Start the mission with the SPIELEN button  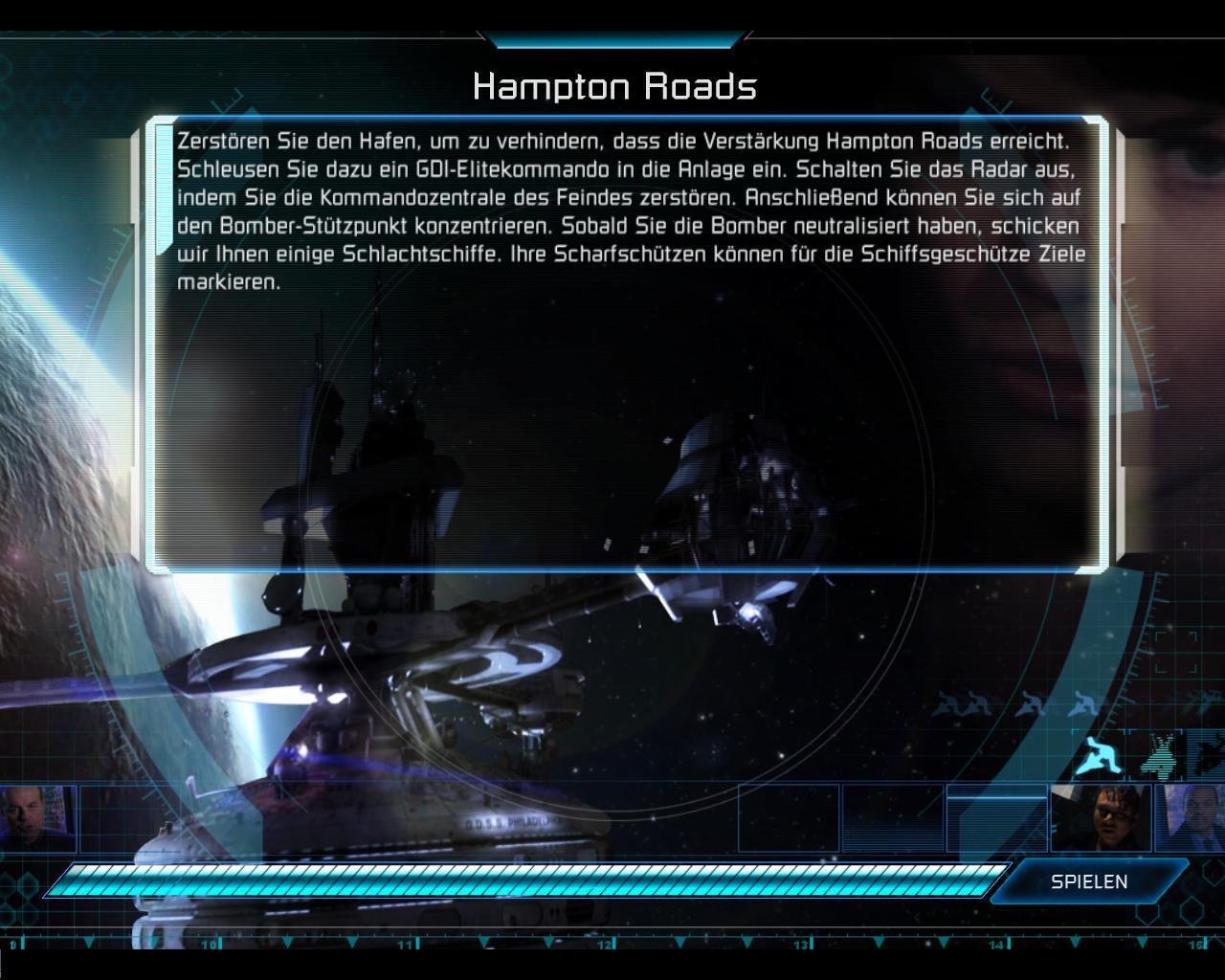1089,881
